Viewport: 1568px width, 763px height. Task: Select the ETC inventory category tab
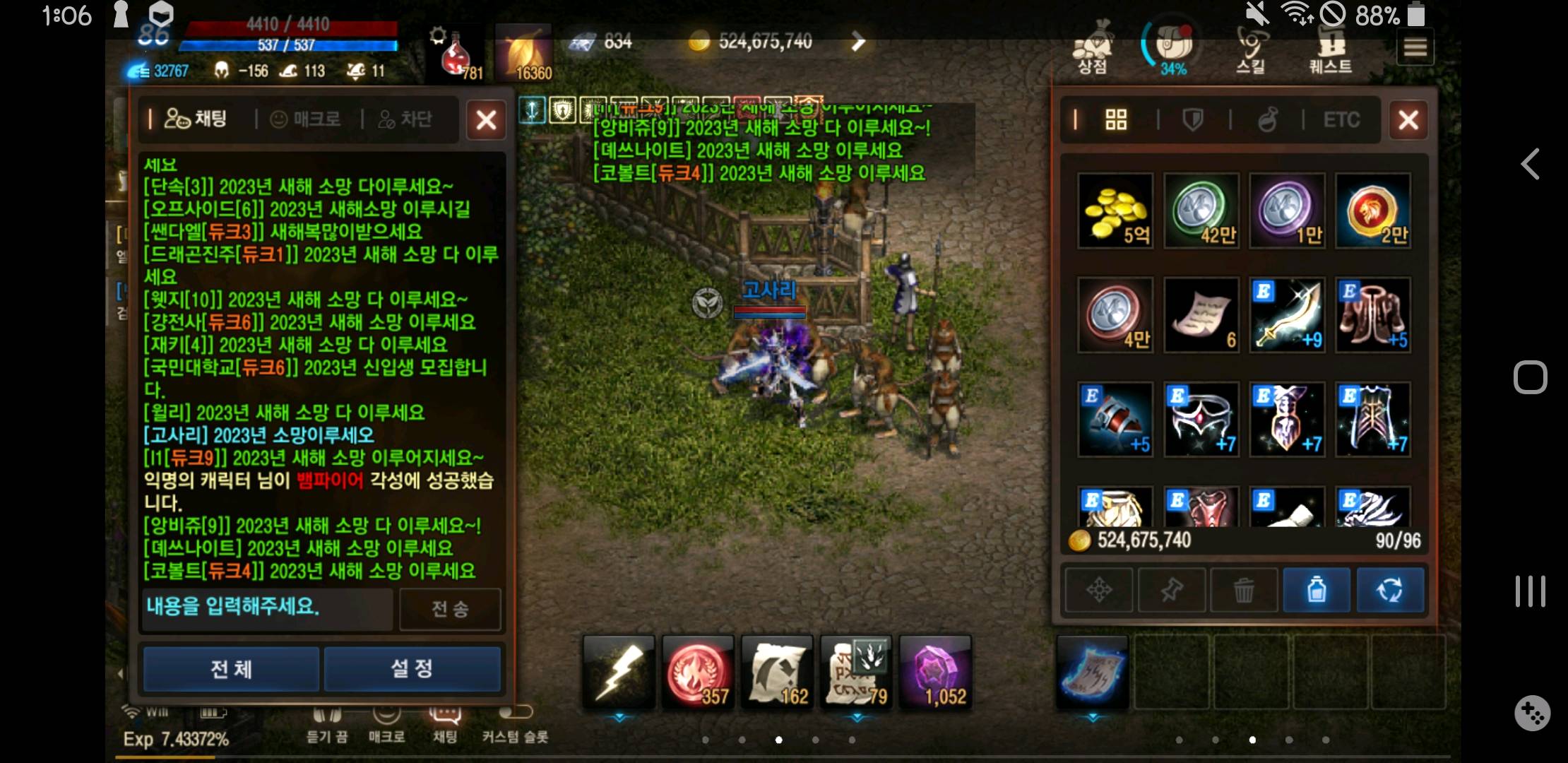1341,120
